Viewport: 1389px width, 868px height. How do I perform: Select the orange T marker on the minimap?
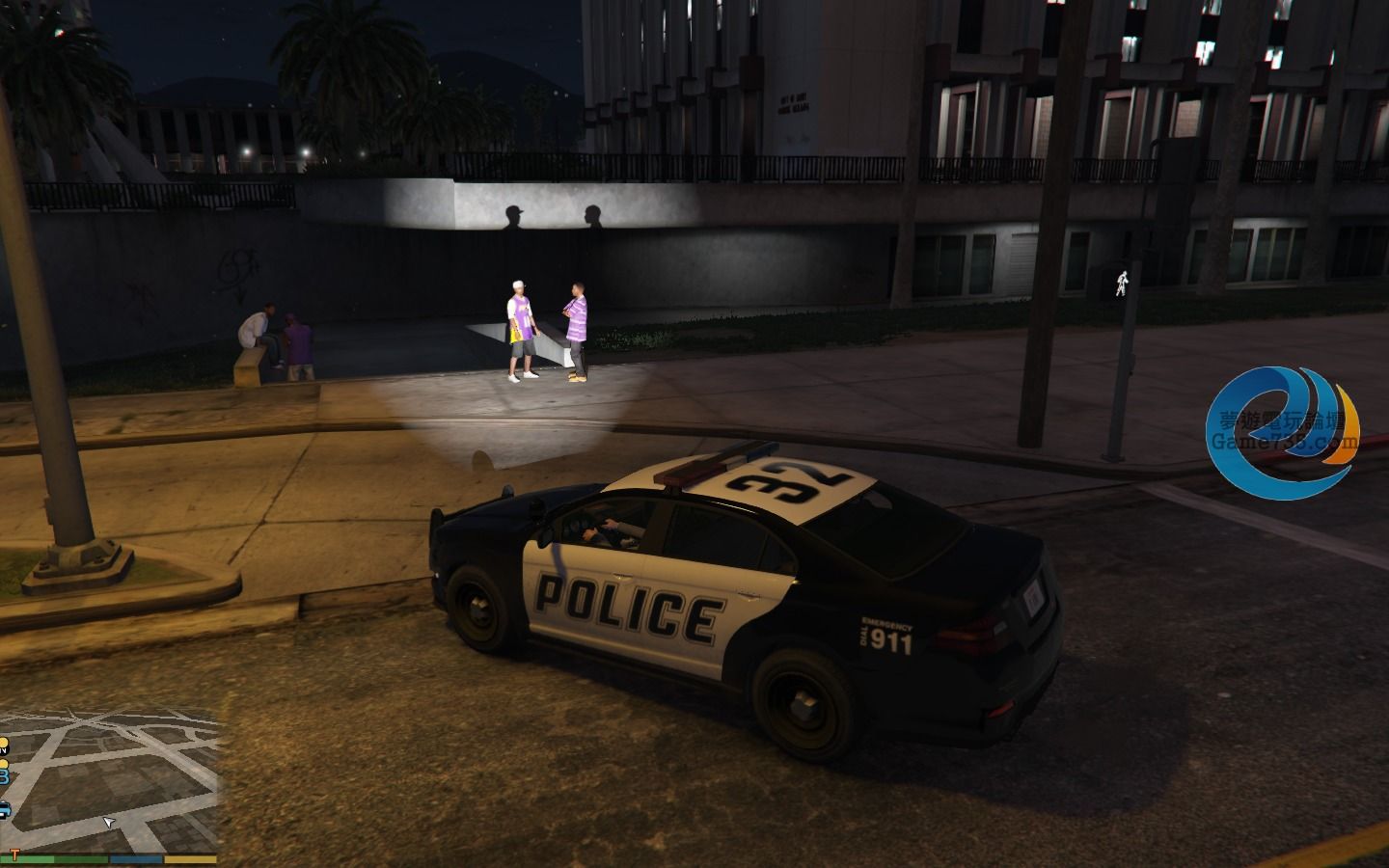coord(15,853)
